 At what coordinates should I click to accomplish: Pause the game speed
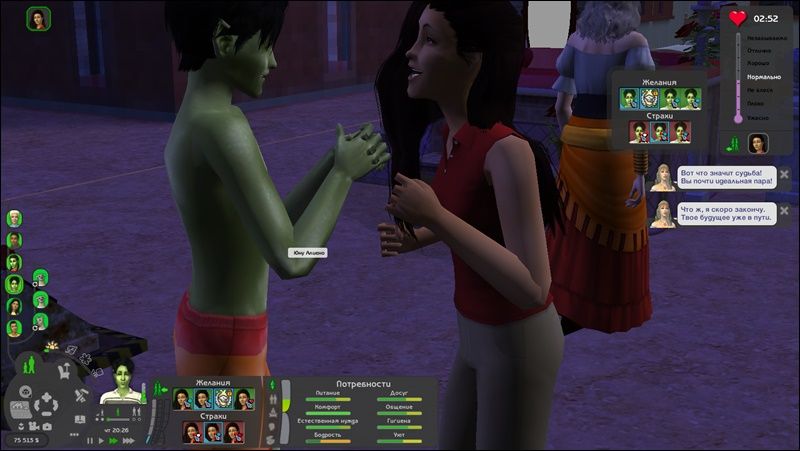point(90,440)
